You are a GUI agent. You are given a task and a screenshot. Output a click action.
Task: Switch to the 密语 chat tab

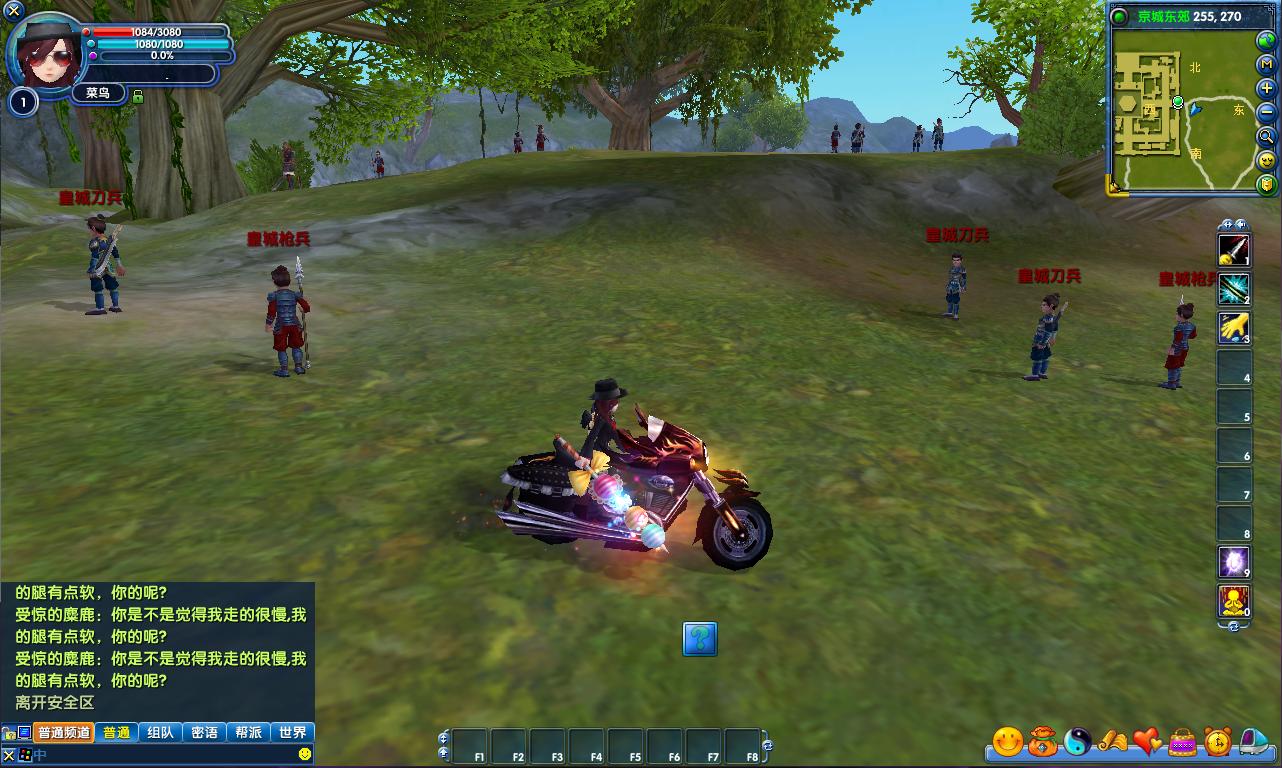pos(204,732)
